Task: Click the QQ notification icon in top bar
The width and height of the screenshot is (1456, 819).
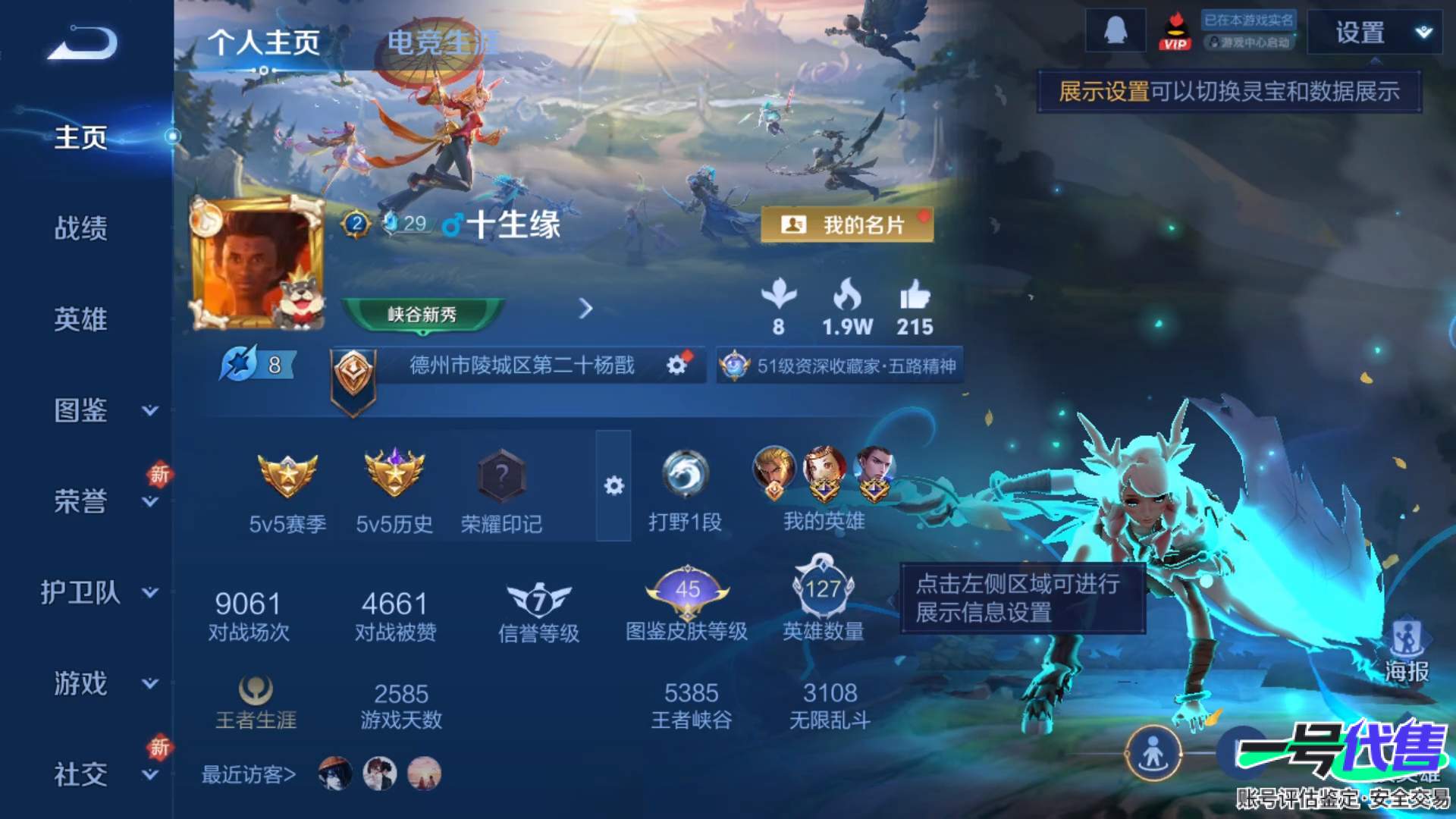Action: tap(1115, 32)
